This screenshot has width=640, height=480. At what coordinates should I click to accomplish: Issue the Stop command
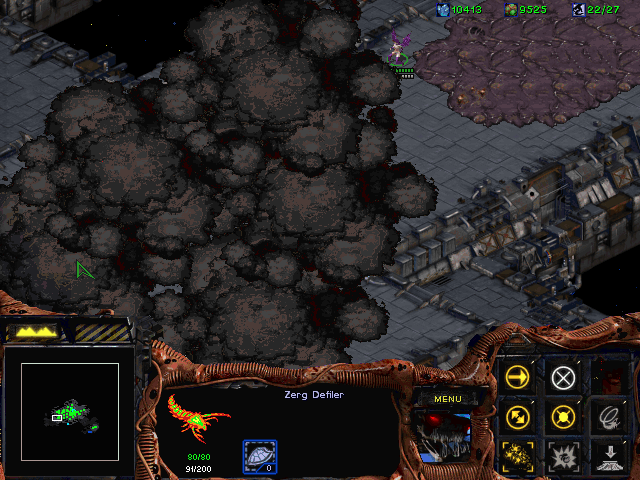[x=564, y=377]
